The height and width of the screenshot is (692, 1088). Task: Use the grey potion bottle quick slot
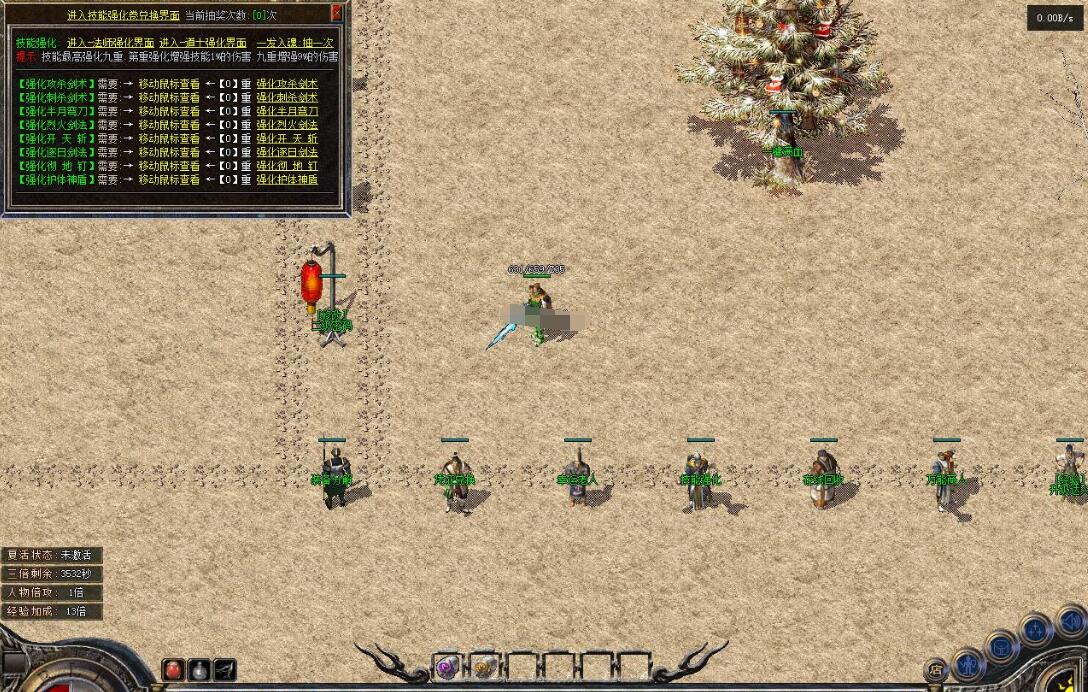199,669
